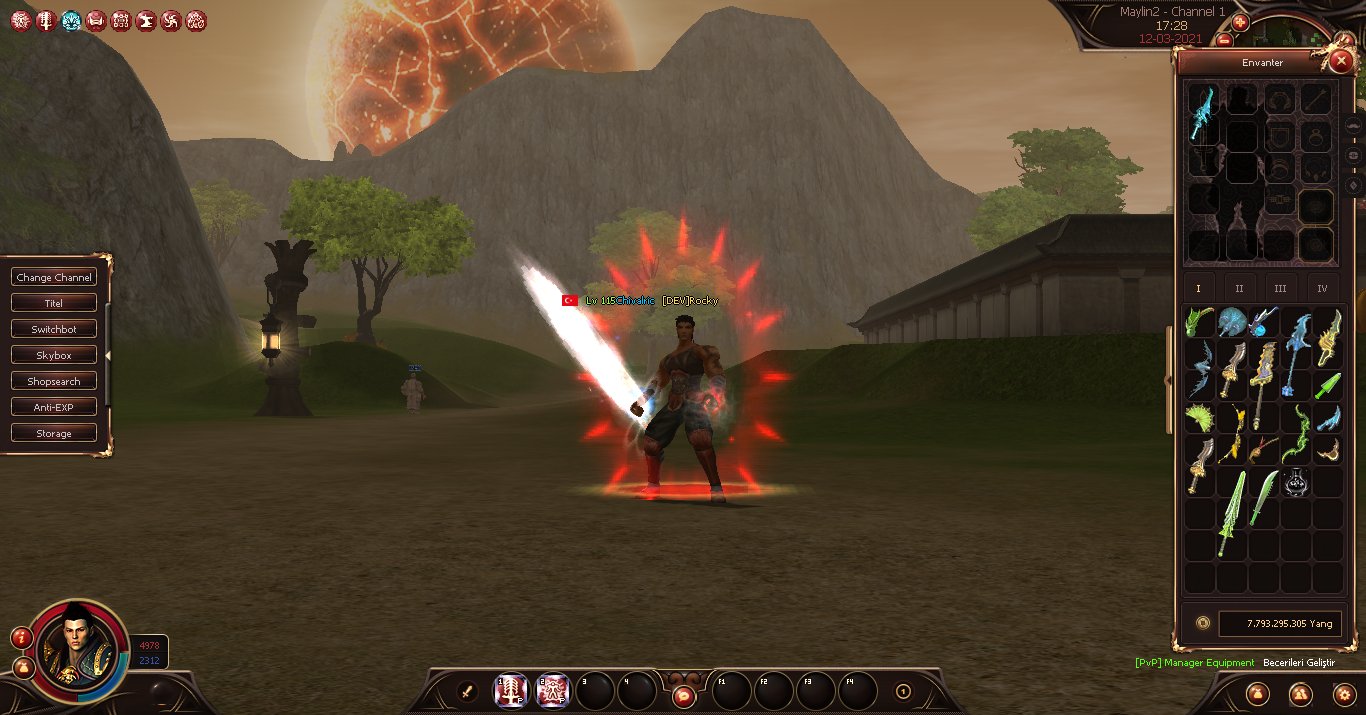
Task: Click the Titel button
Action: [54, 303]
